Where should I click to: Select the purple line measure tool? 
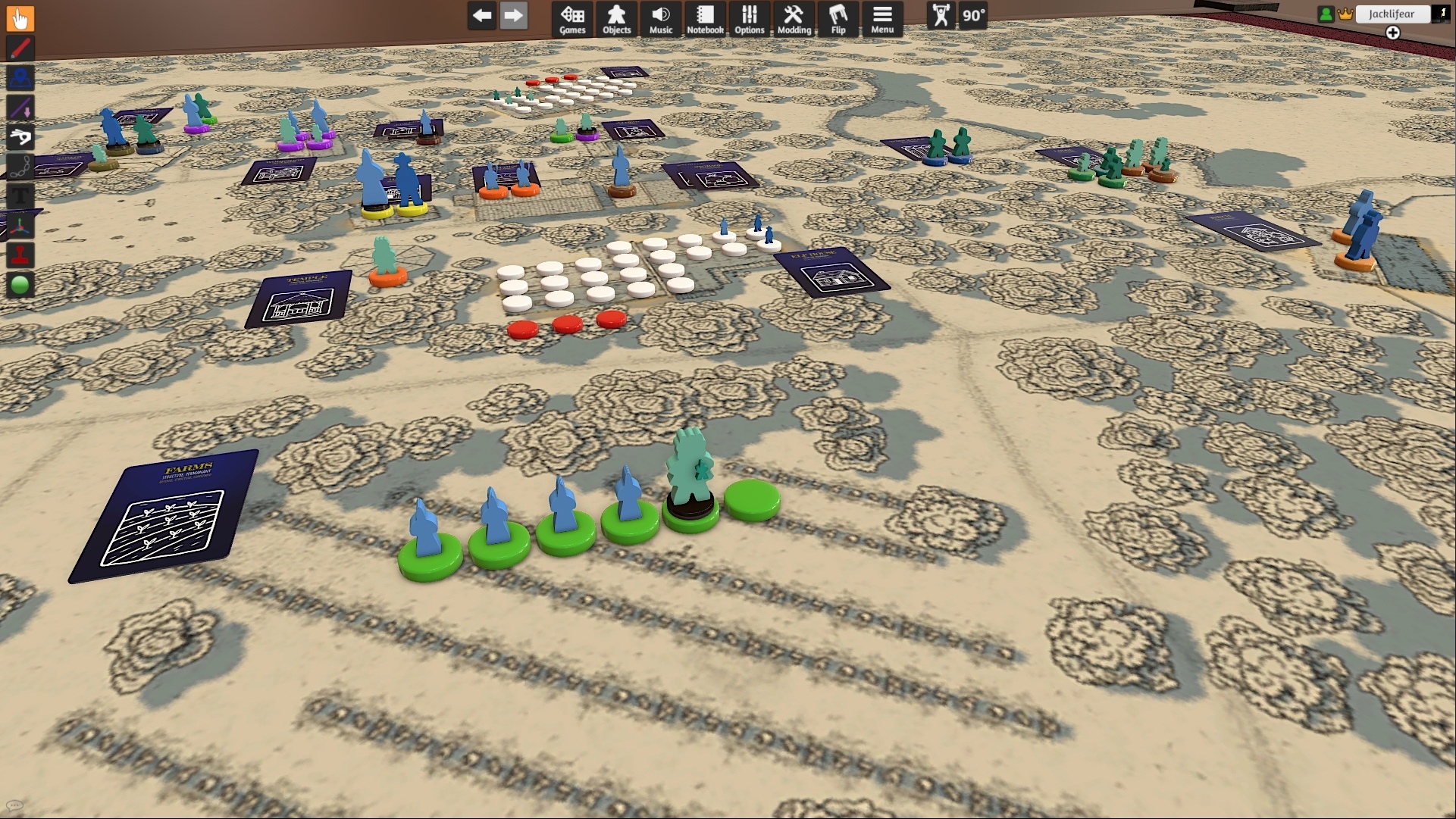(x=20, y=108)
